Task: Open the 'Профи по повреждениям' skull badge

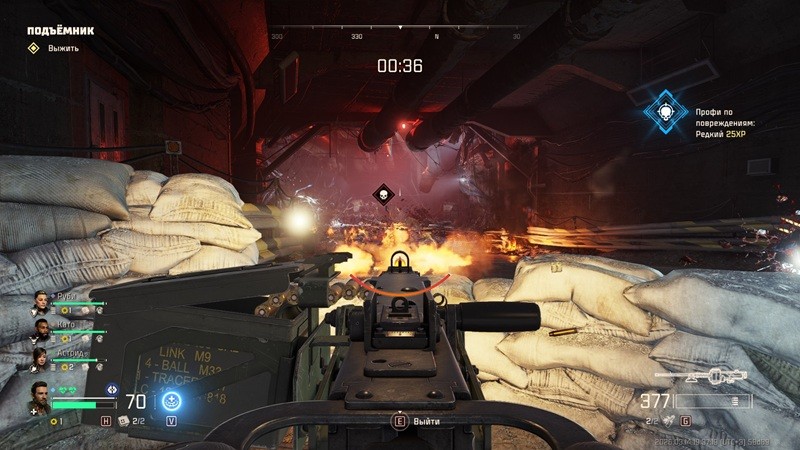Action: tap(661, 113)
